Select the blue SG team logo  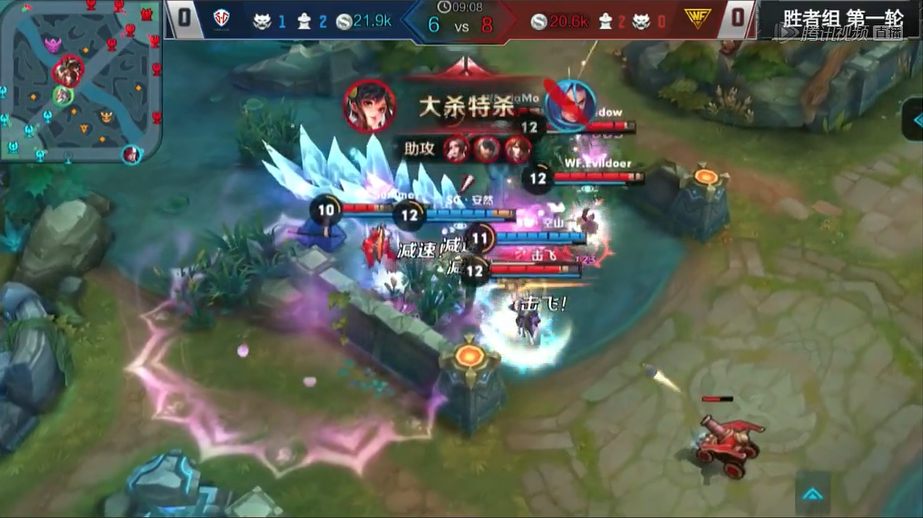click(222, 18)
